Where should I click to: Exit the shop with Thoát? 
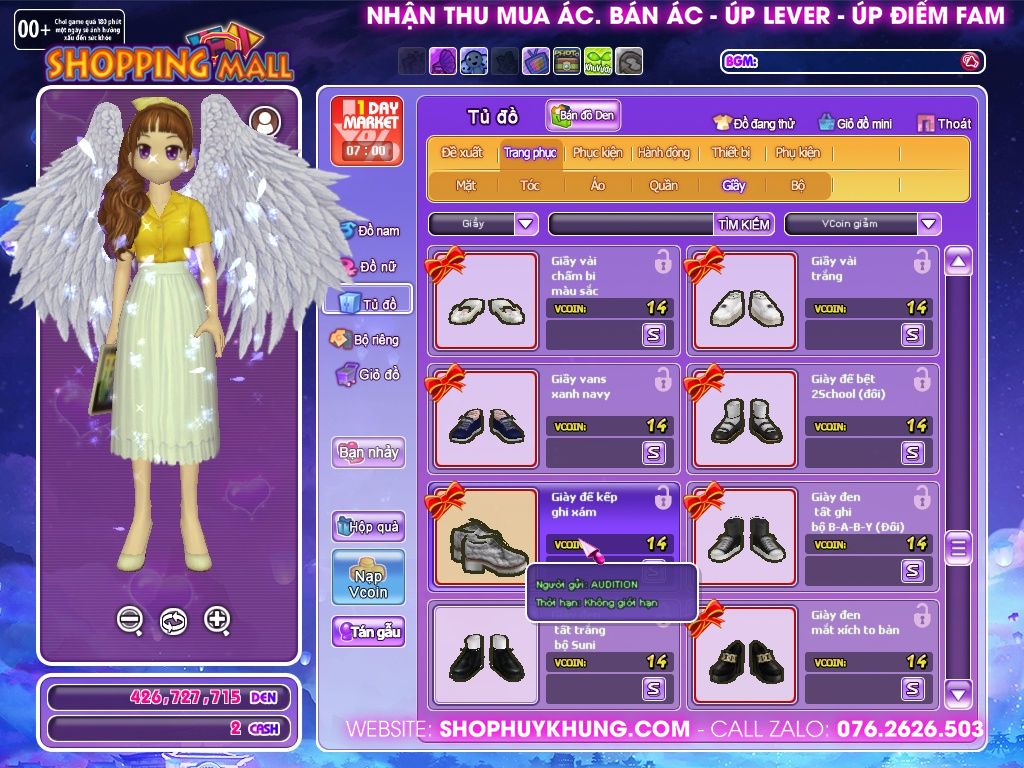tap(944, 124)
